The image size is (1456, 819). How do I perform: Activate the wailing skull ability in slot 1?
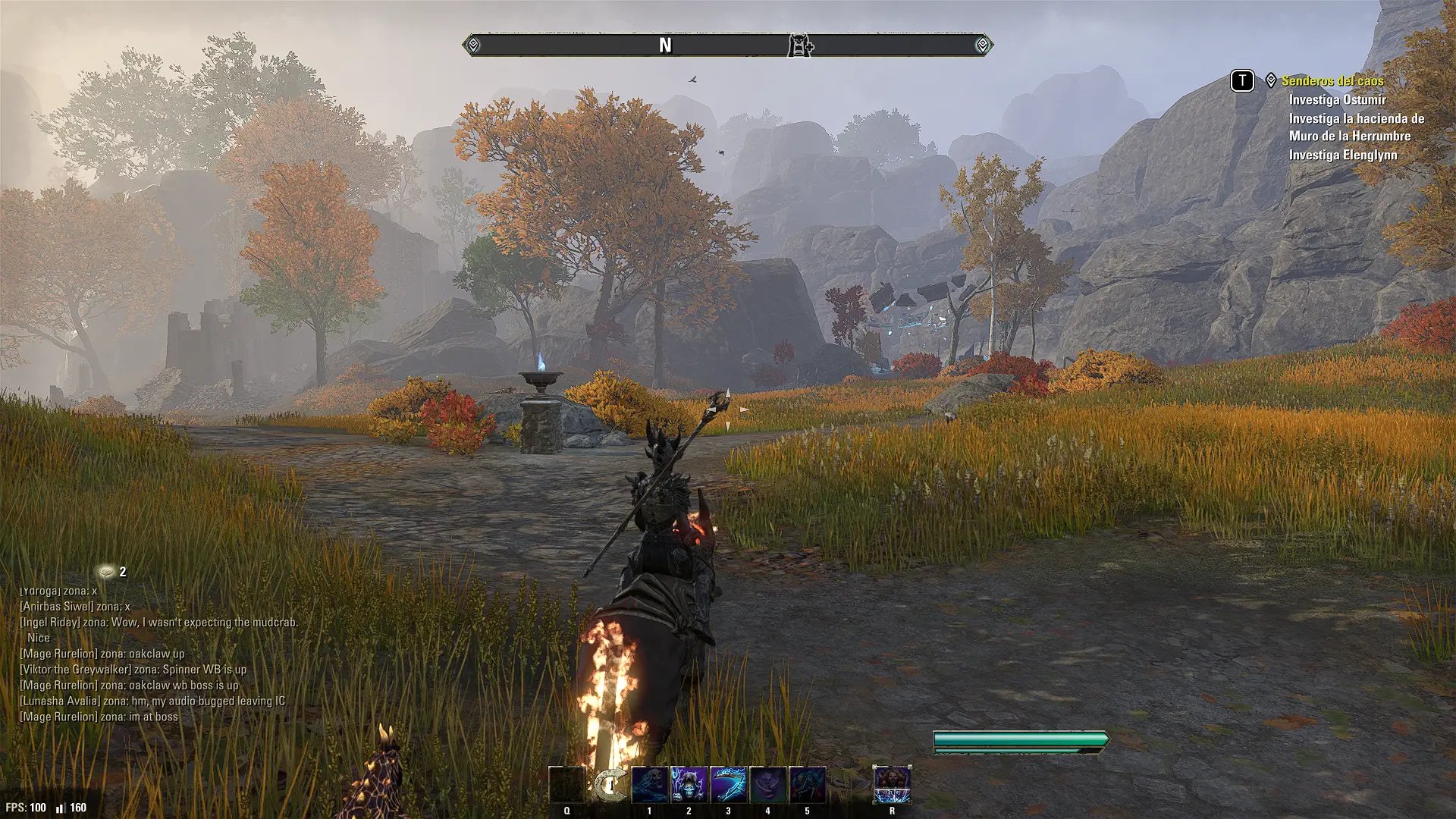[650, 785]
